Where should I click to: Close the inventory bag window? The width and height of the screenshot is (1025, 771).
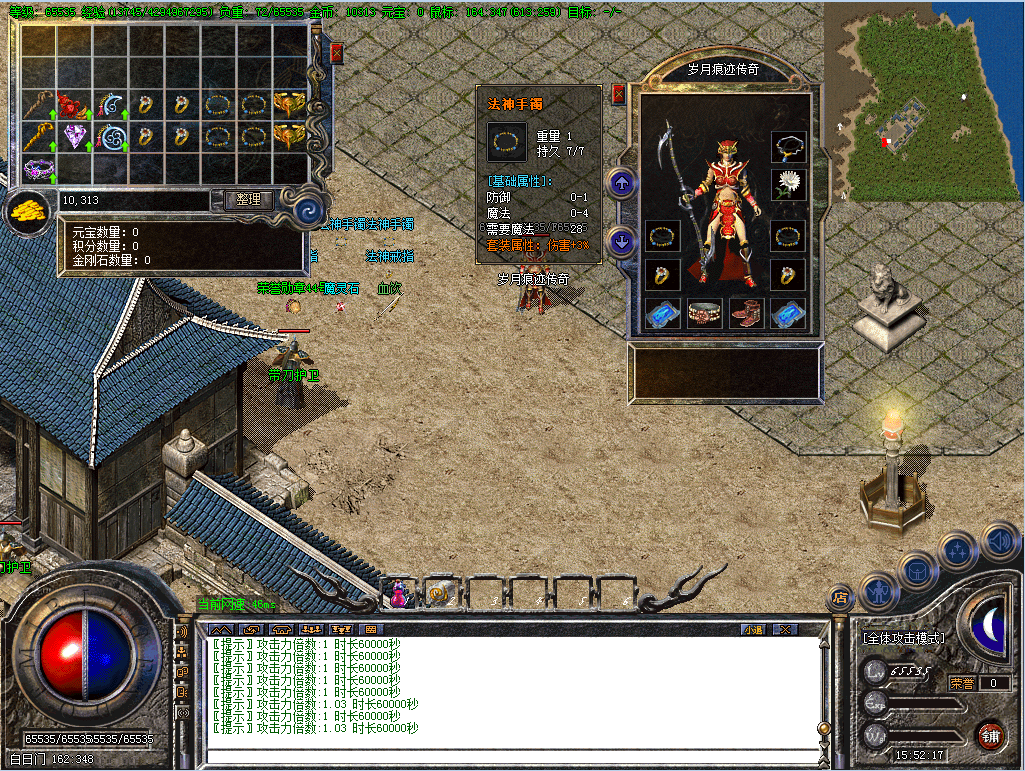336,53
